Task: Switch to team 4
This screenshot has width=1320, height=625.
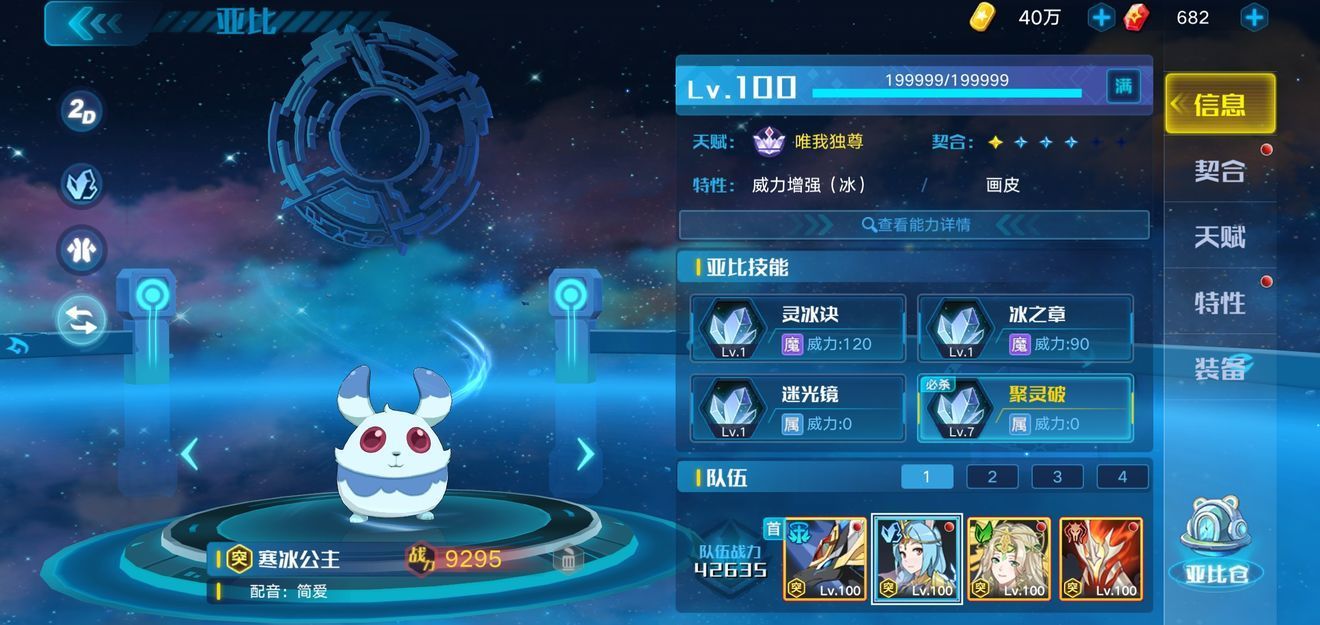Action: point(1122,477)
